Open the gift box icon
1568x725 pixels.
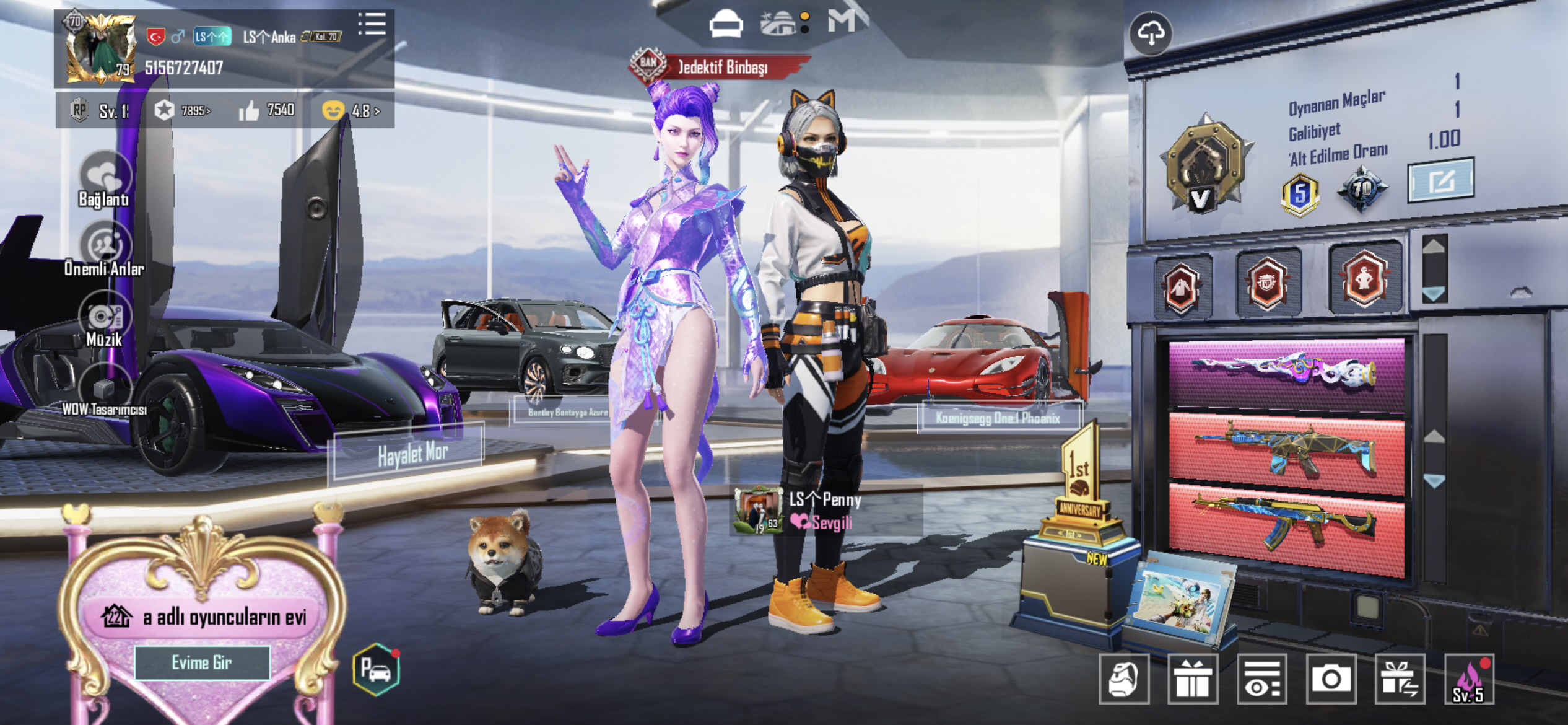pos(1193,679)
